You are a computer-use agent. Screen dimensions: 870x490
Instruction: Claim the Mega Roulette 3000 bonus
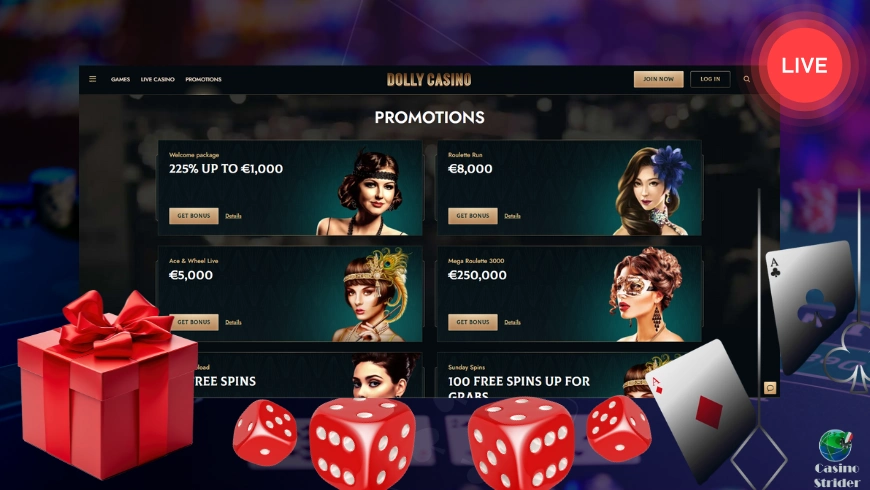point(472,322)
